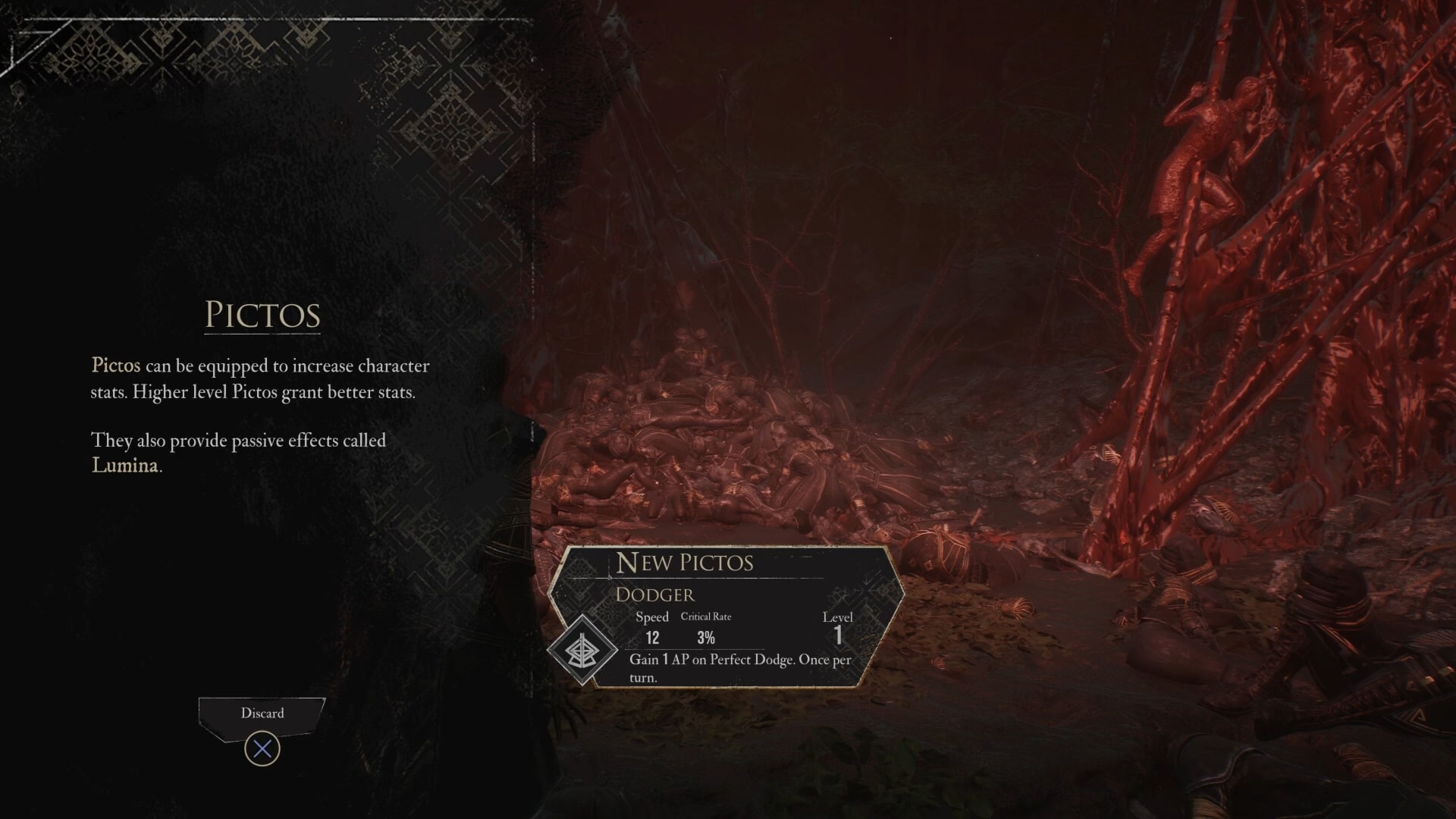Select the Dodger pictos diamond icon
This screenshot has width=1456, height=819.
(x=582, y=650)
